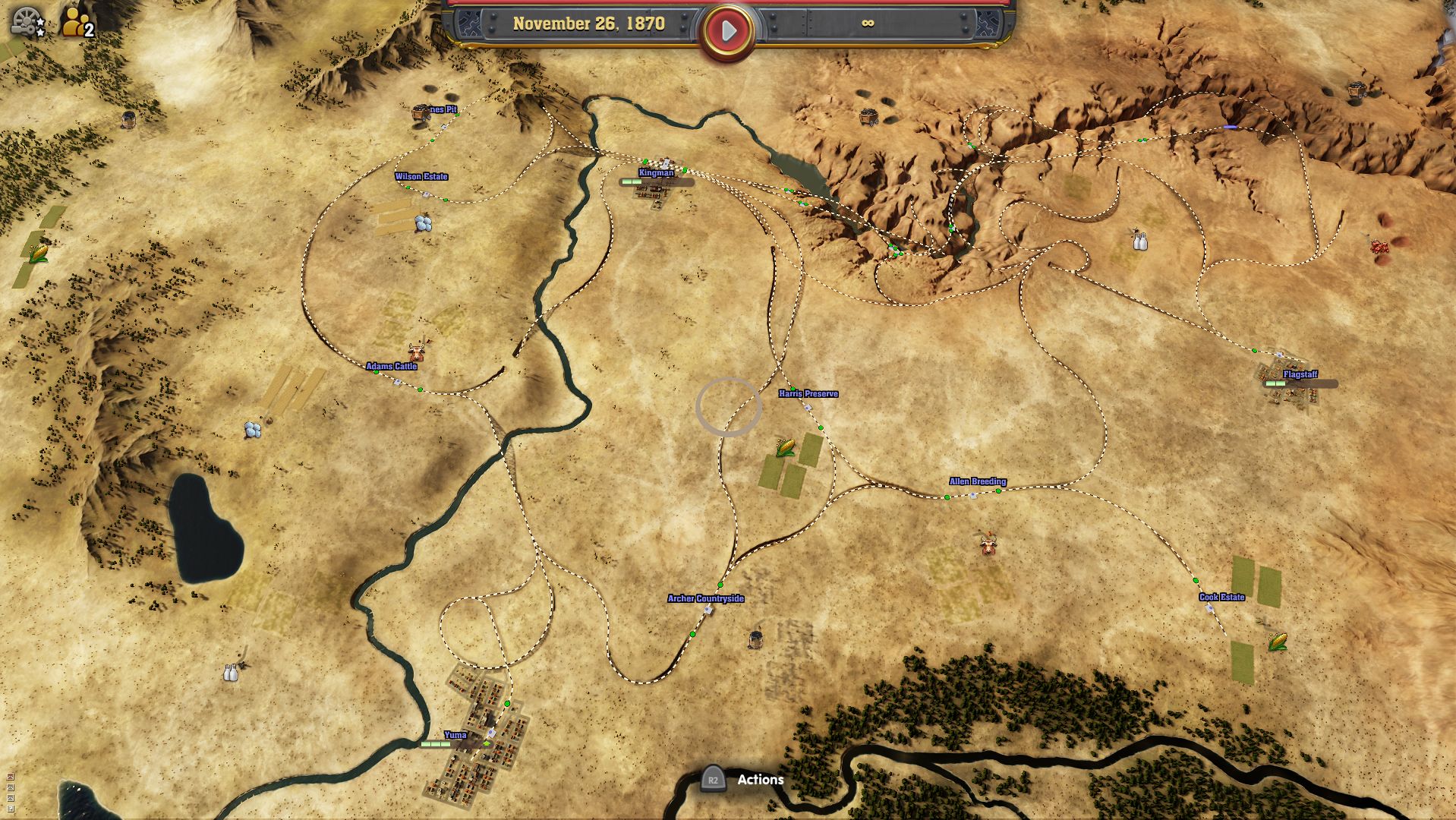
Task: Toggle the green signal light near Yuma
Action: (507, 705)
